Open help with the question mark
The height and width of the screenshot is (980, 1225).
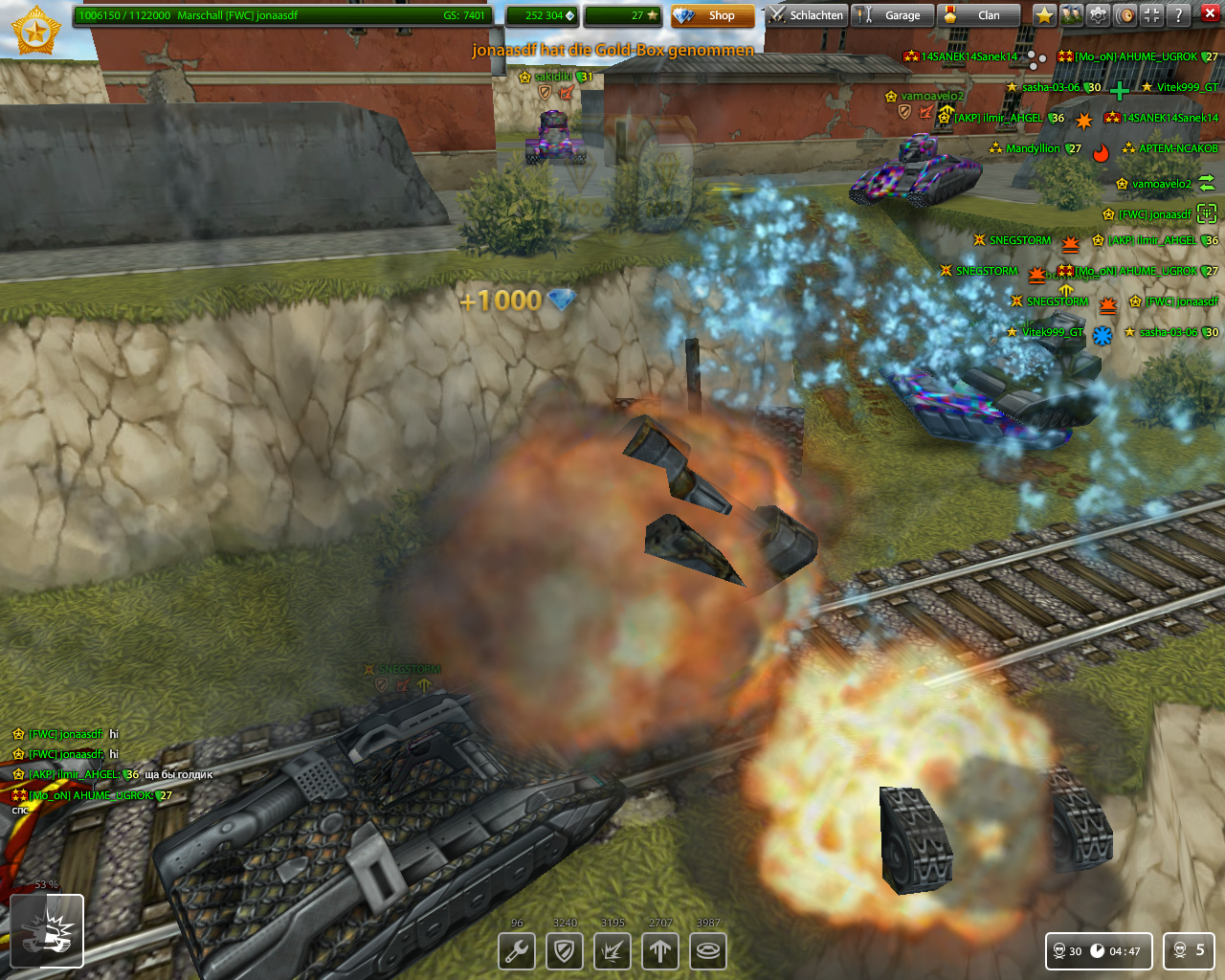[1179, 15]
